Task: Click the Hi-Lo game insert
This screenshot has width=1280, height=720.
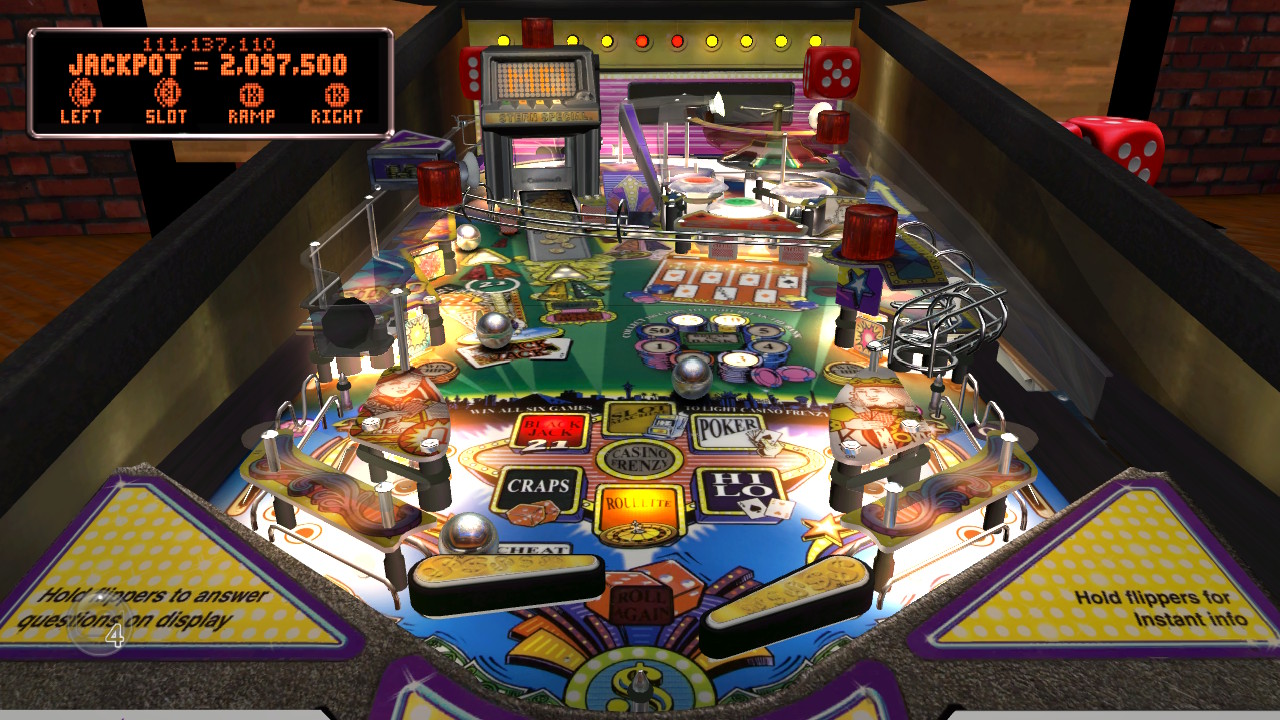Action: 742,487
